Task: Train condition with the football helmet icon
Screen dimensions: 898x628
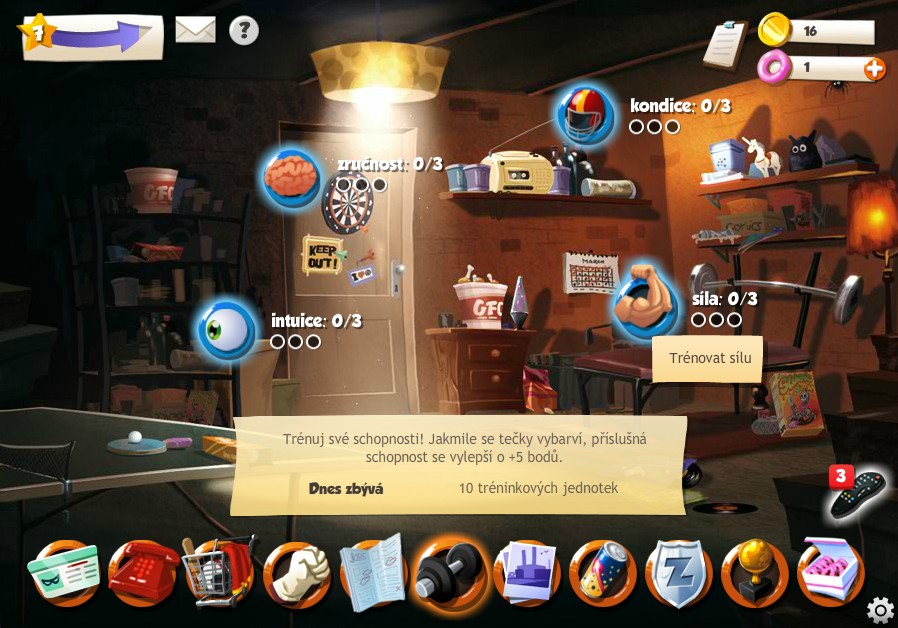Action: (585, 115)
